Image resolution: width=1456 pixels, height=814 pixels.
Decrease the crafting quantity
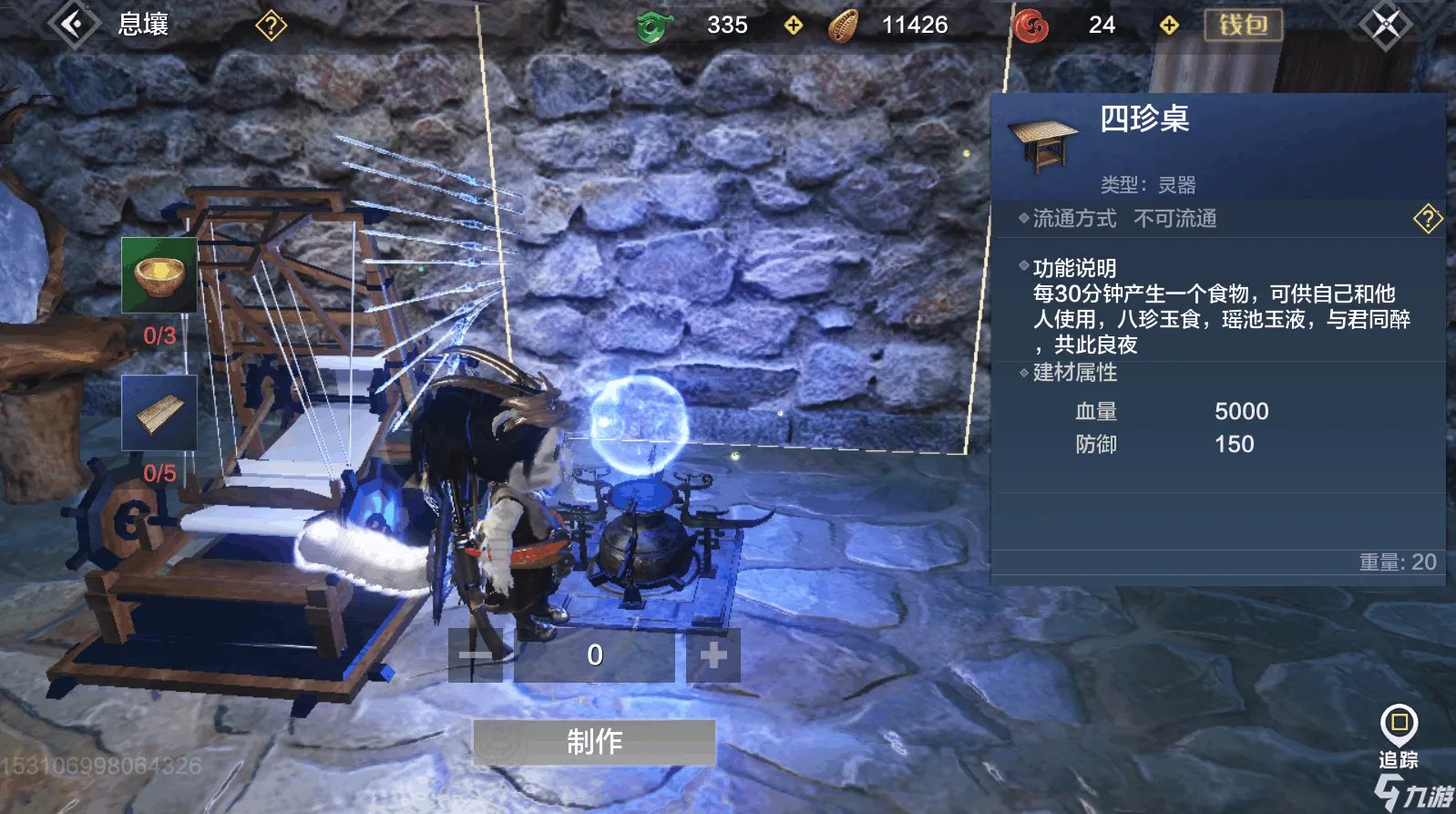[x=476, y=655]
